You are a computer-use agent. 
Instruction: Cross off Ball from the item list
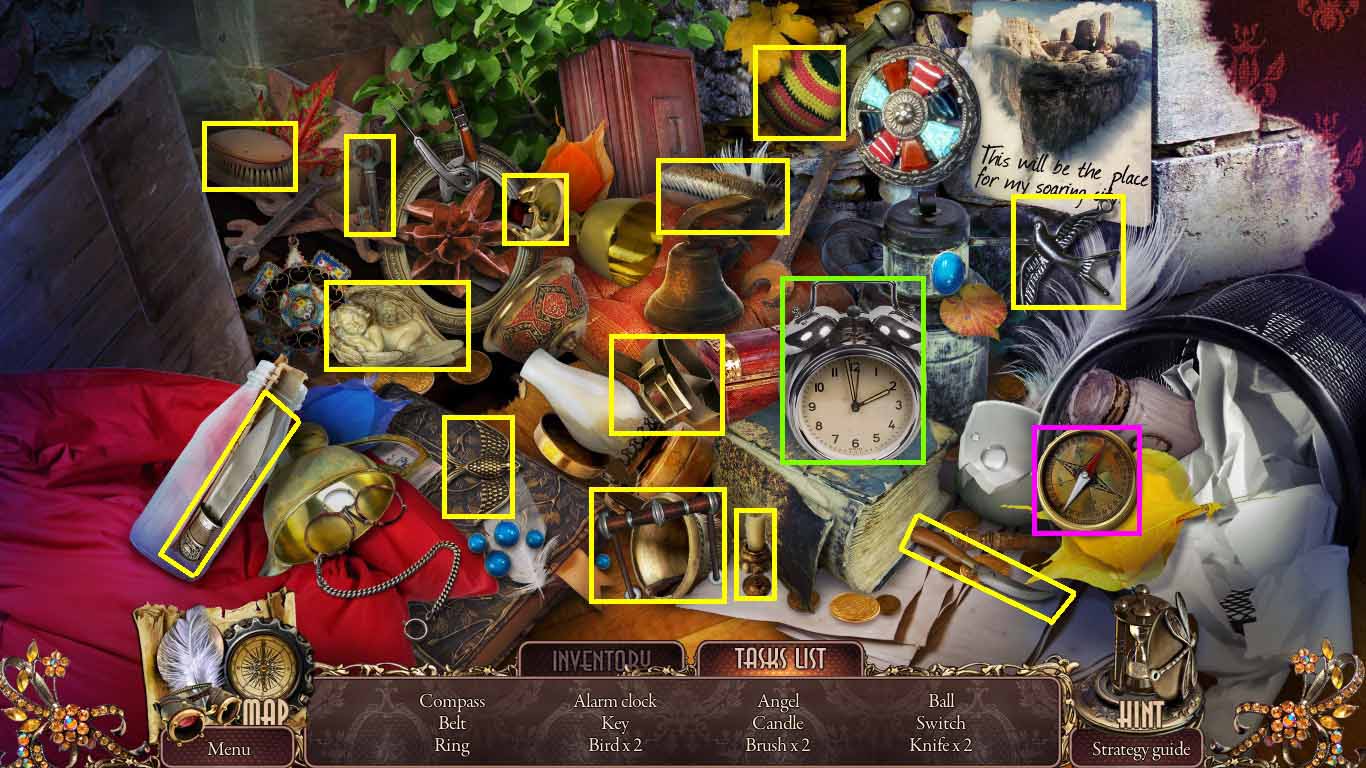click(940, 701)
